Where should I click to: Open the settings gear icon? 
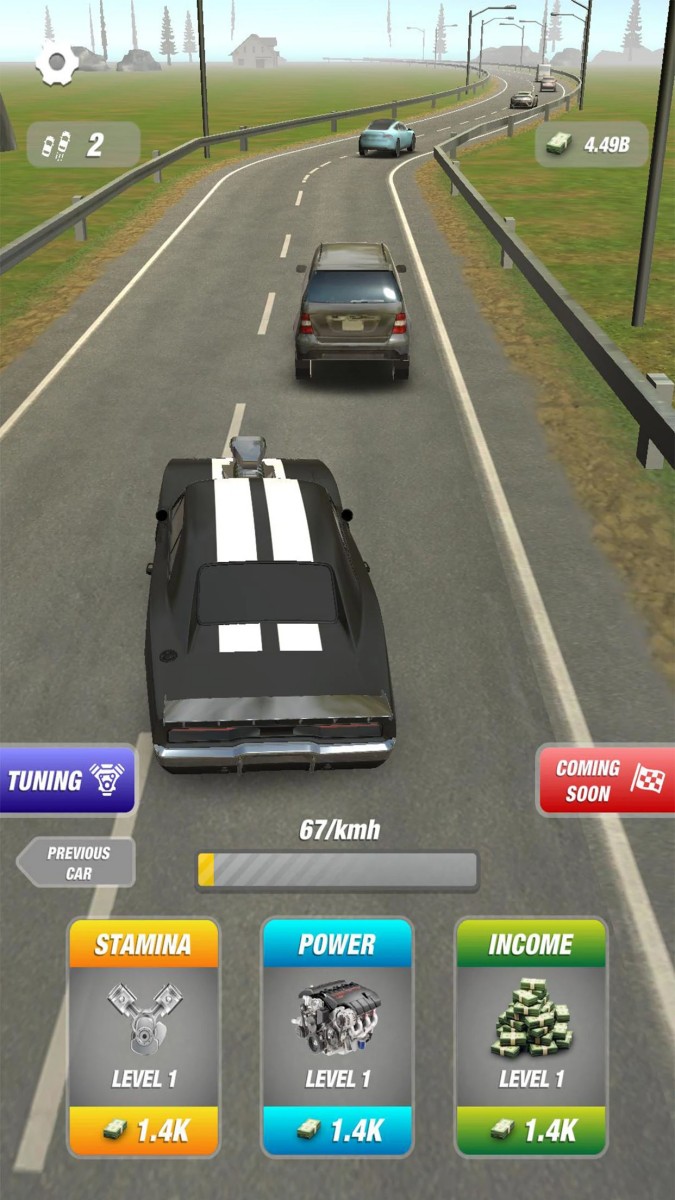(57, 63)
